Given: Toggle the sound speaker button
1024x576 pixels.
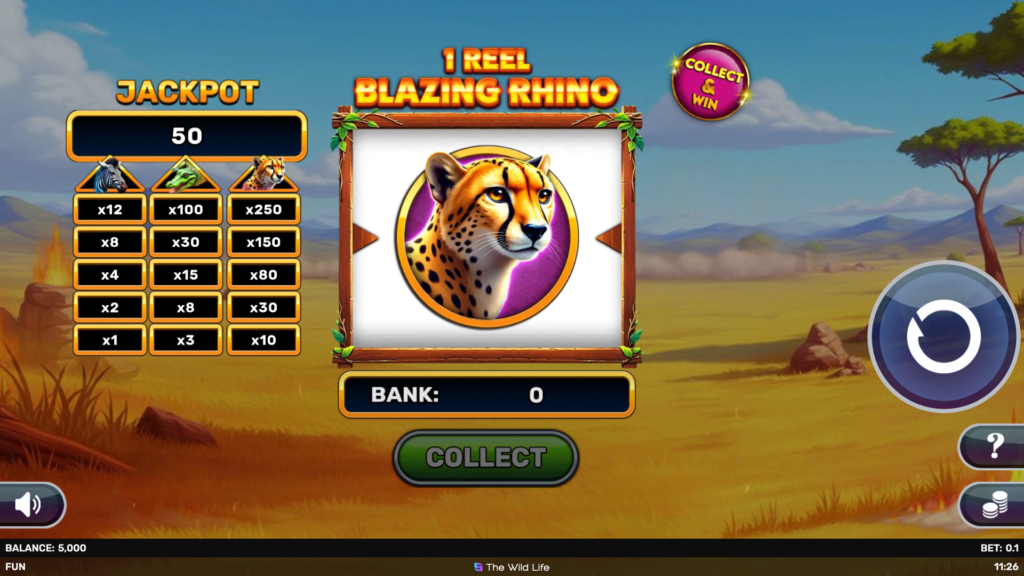Looking at the screenshot, I should tap(29, 506).
